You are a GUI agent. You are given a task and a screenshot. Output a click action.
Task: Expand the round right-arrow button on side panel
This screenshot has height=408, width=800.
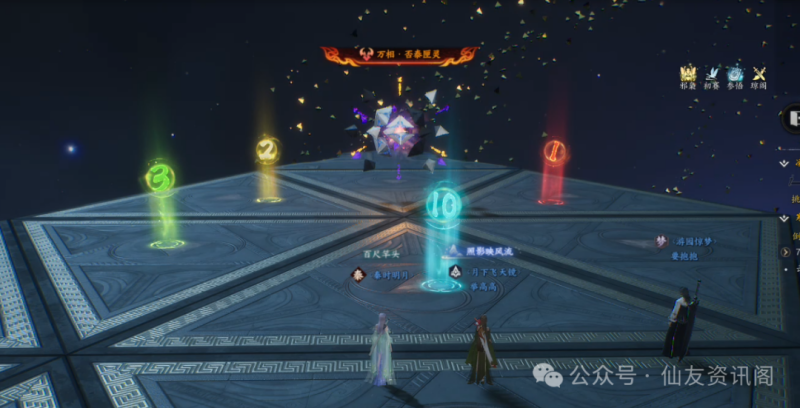786,252
